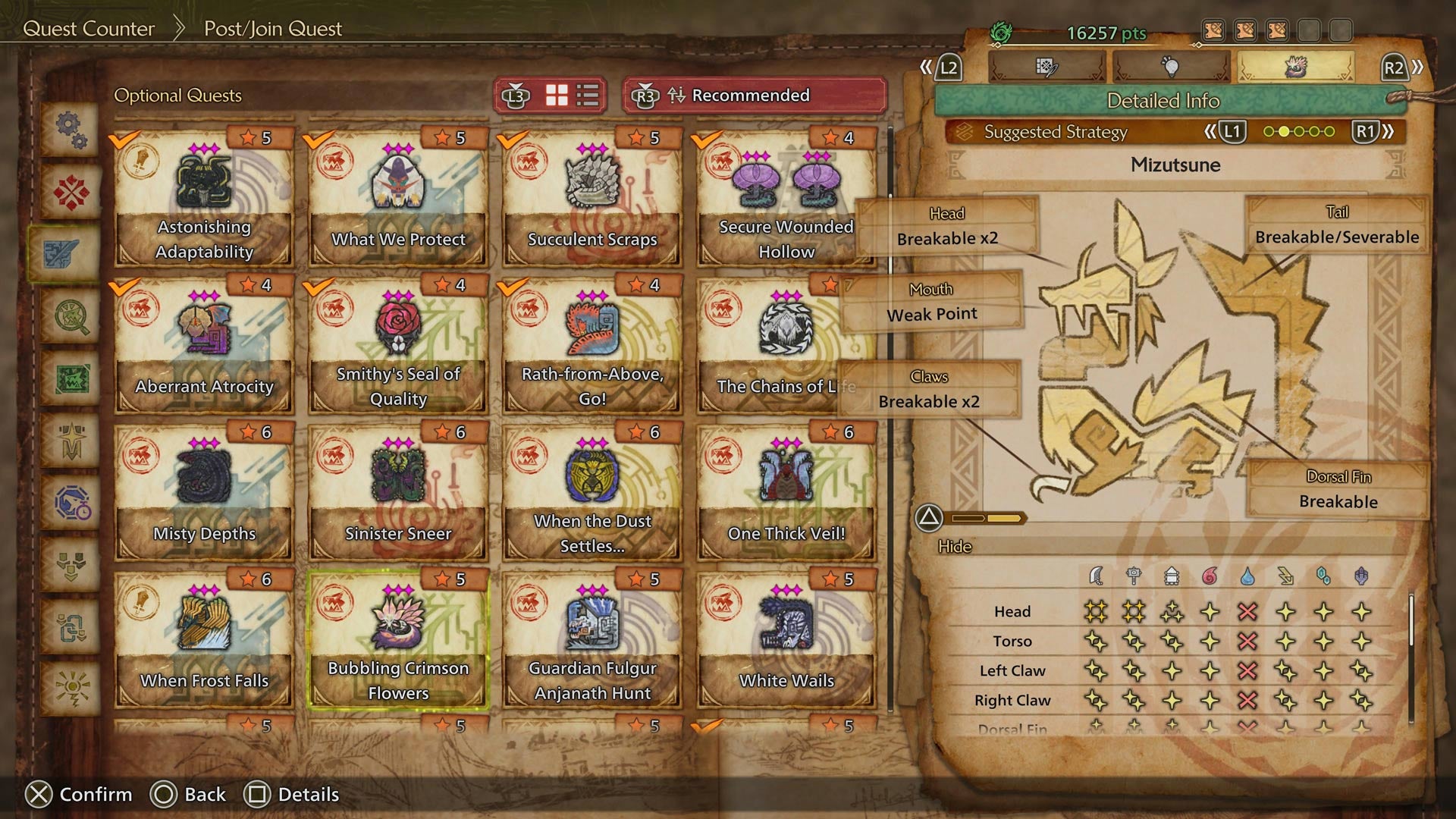Click the strategy page dot indicator
Viewport: 1456px width, 819px height.
coord(1298,131)
